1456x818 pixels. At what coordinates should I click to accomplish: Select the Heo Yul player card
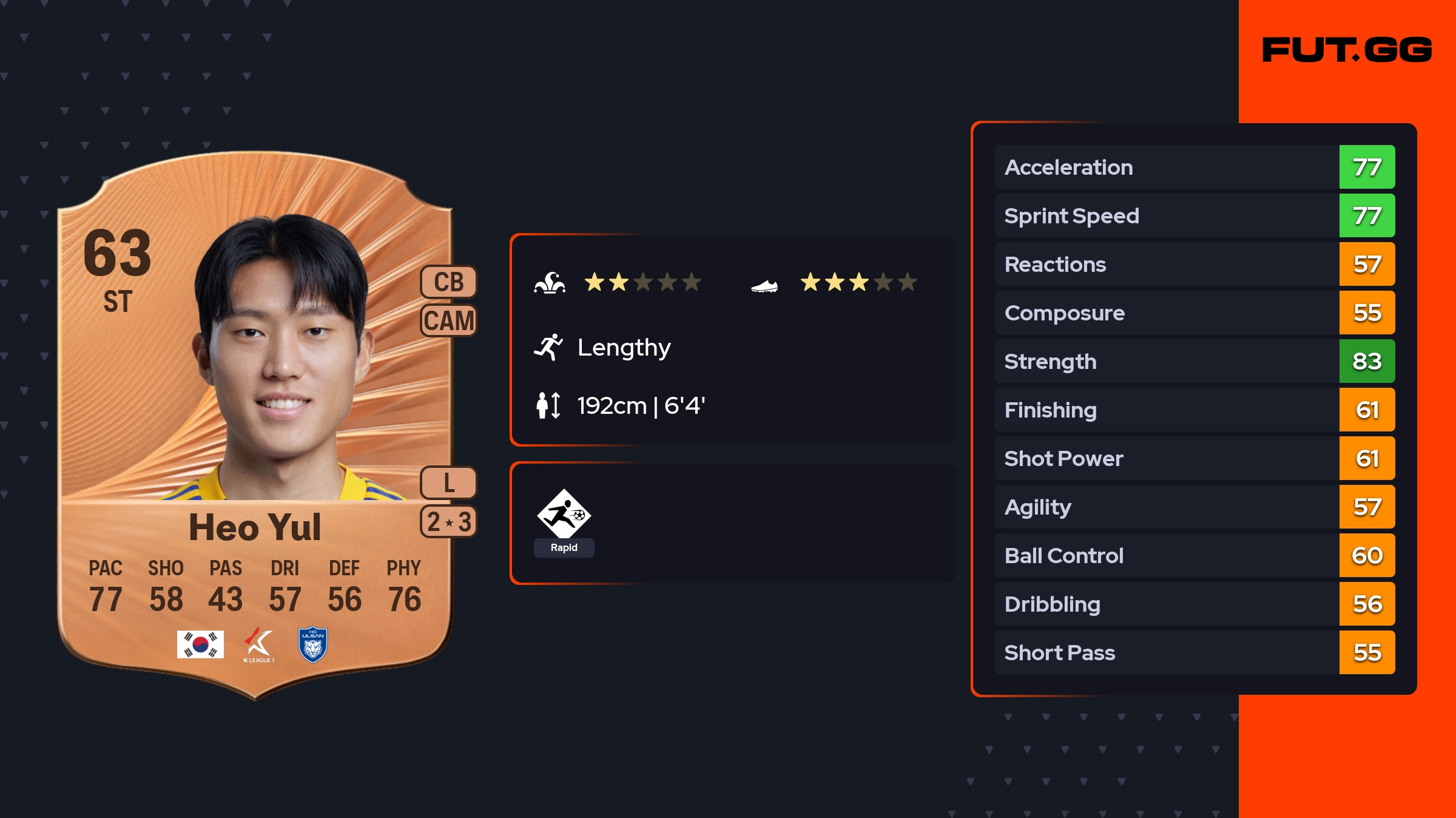pos(255,425)
